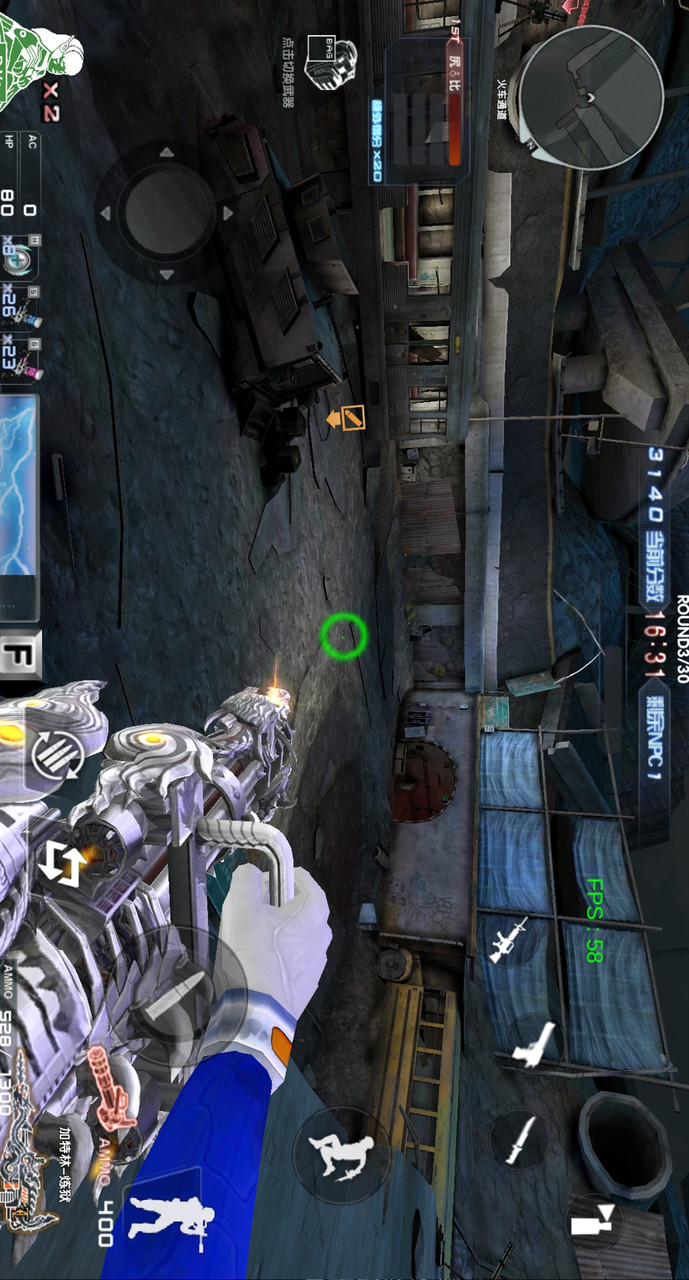The width and height of the screenshot is (689, 1280).
Task: Equip the combat knife
Action: (x=520, y=1140)
